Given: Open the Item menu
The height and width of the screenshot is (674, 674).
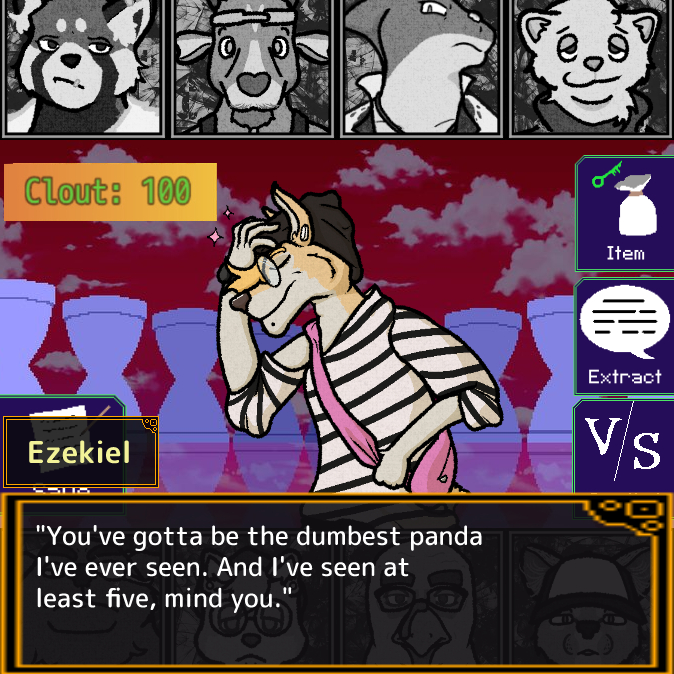Looking at the screenshot, I should [625, 213].
